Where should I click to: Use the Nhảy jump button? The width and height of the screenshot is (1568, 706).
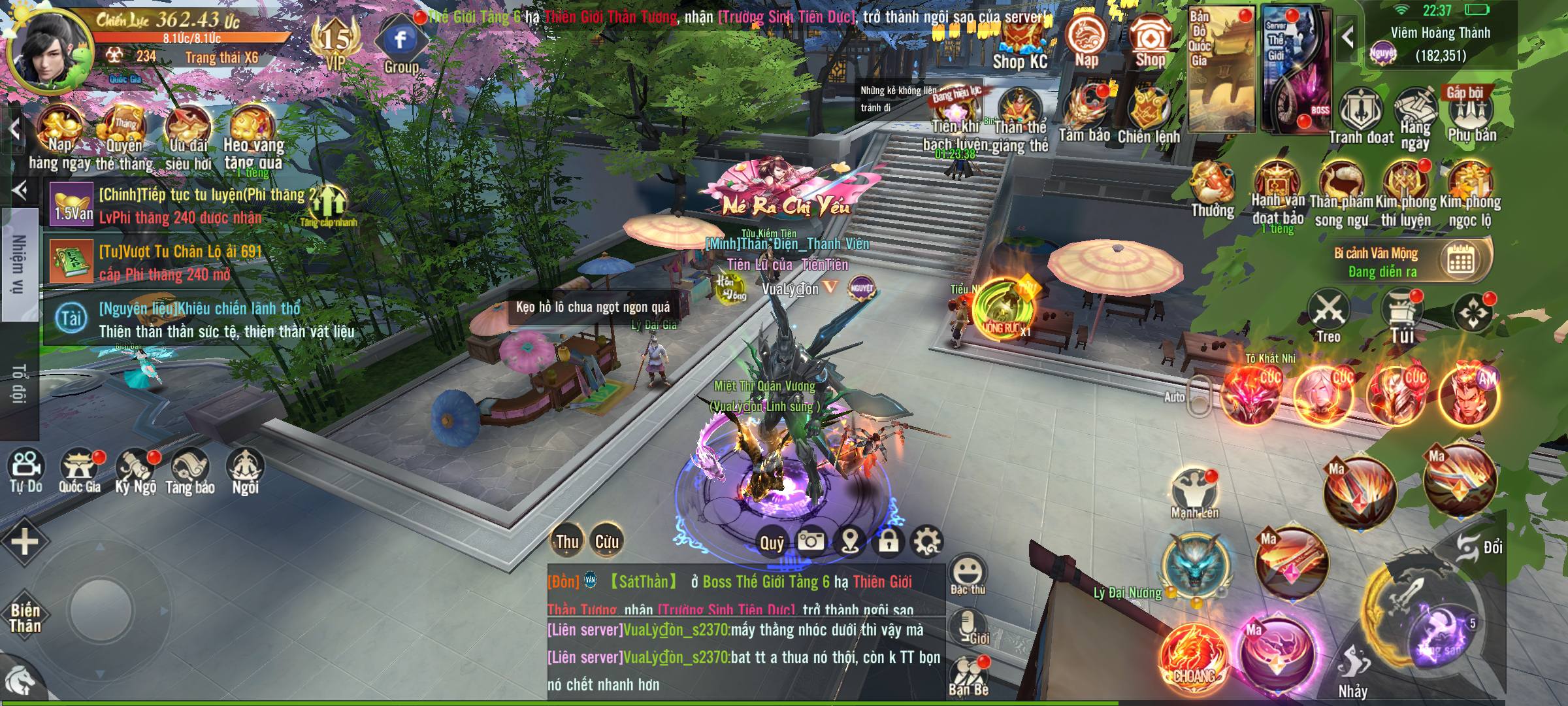[1352, 670]
